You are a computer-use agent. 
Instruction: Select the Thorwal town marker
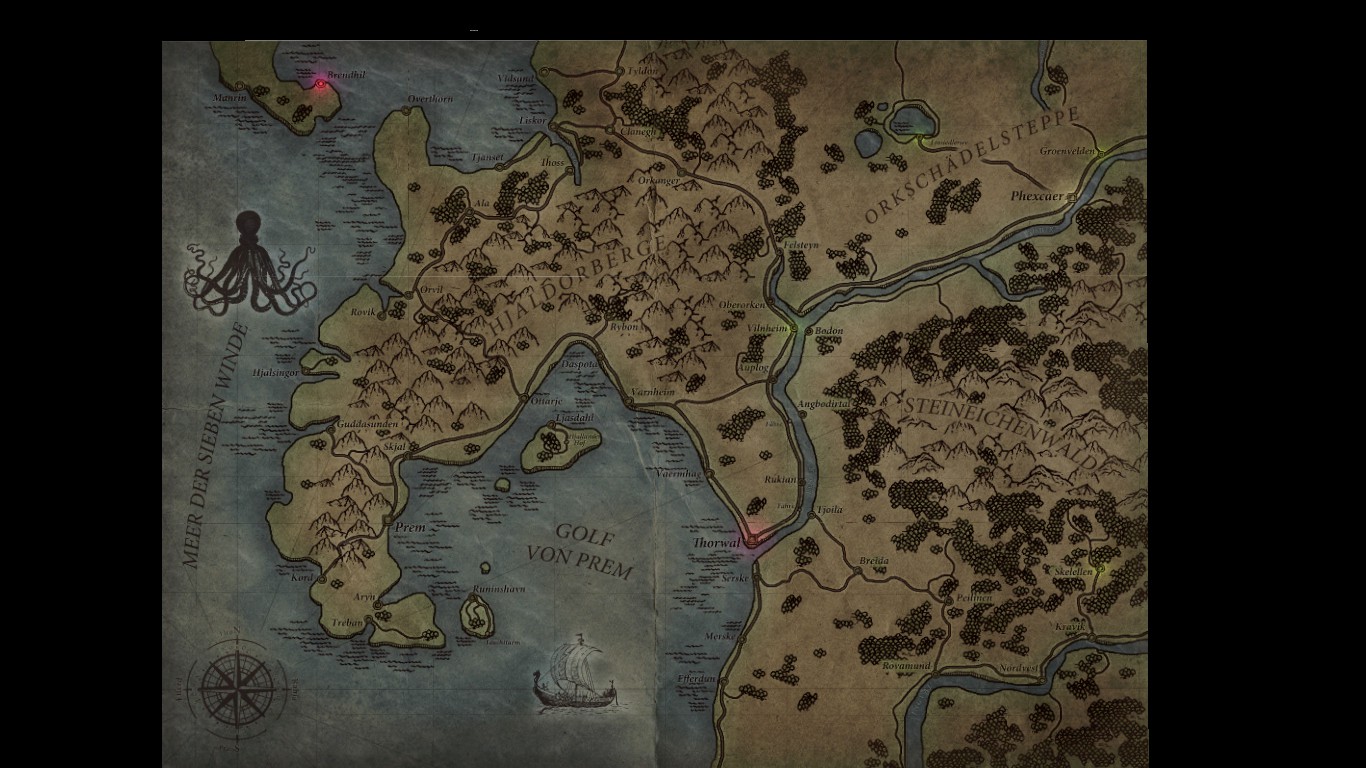pyautogui.click(x=751, y=541)
